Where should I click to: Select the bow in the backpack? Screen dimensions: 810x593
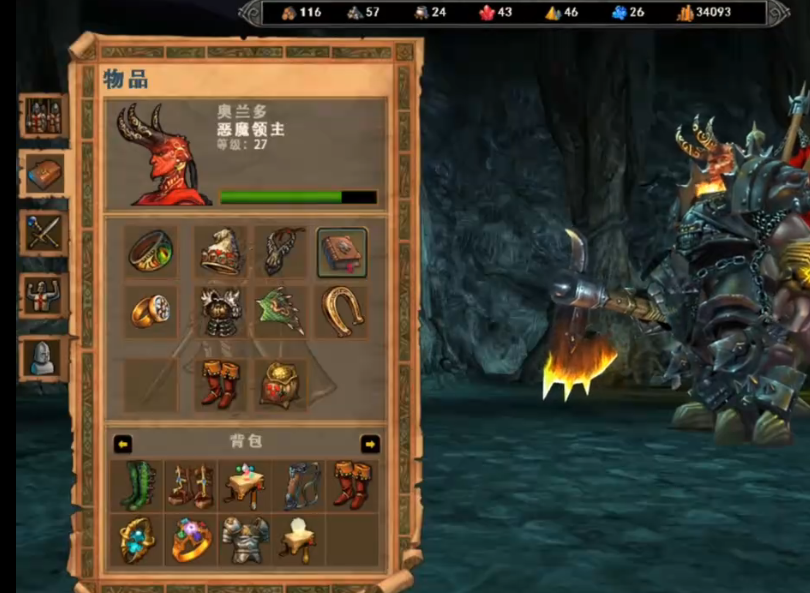tap(299, 485)
